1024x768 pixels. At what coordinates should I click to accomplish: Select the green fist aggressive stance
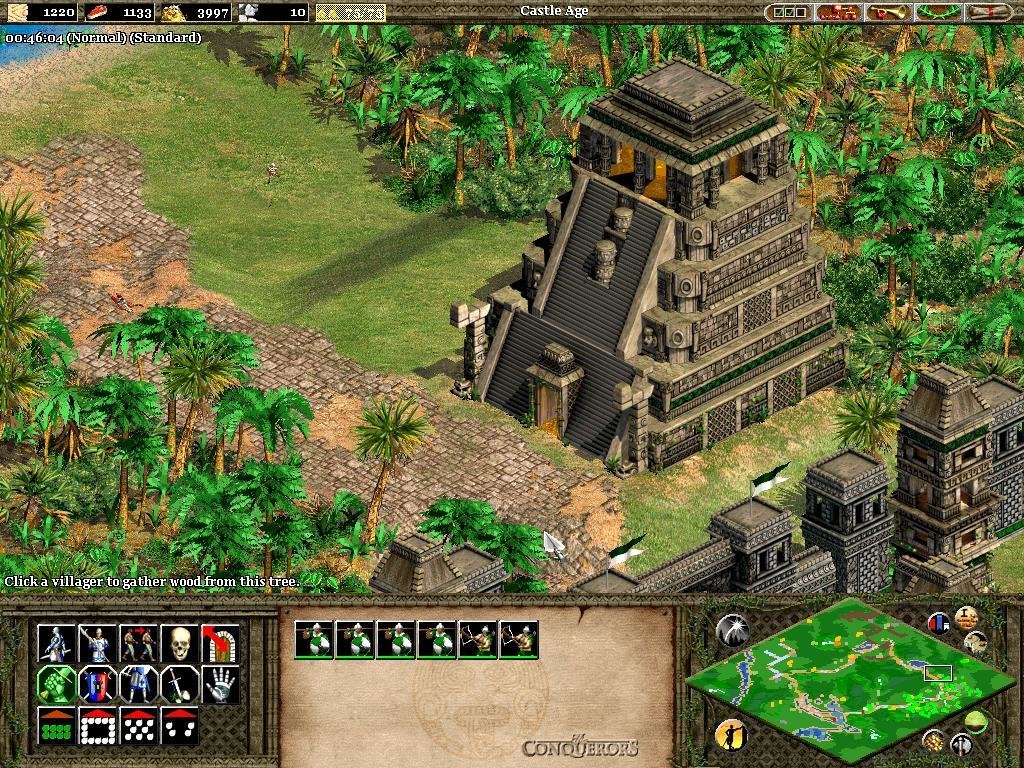click(x=57, y=685)
